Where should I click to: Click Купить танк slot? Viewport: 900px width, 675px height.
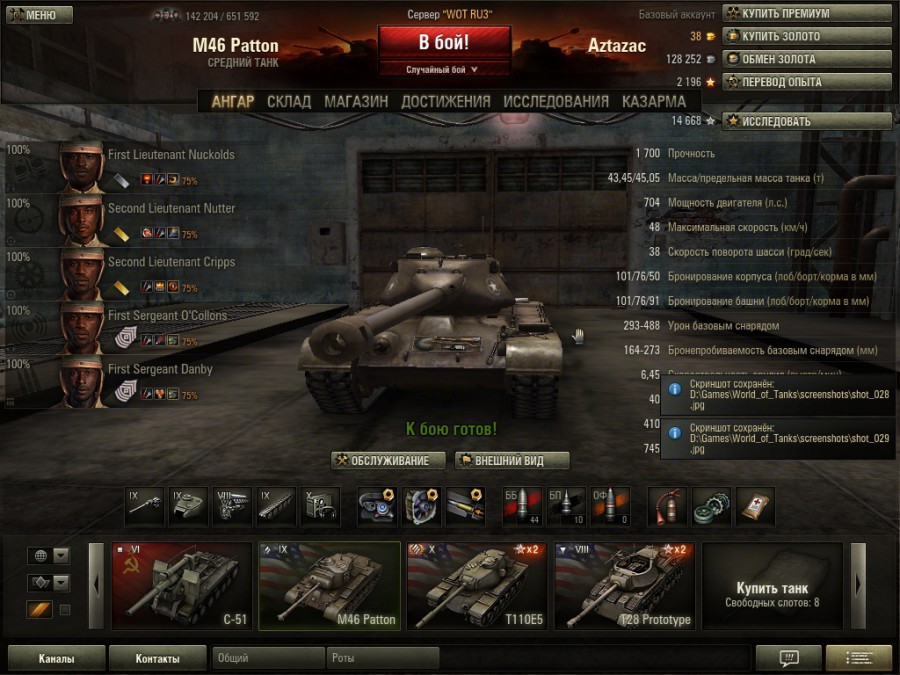point(772,586)
